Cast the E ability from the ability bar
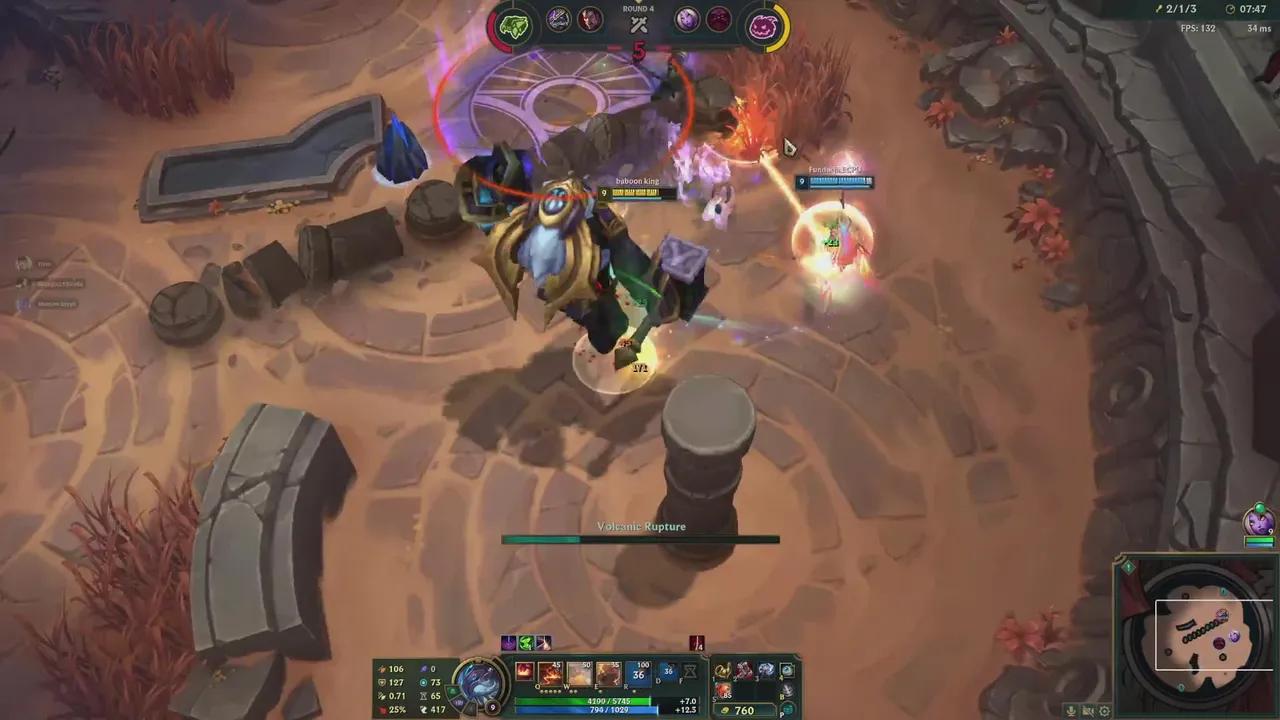Viewport: 1280px width, 720px height. pos(606,674)
